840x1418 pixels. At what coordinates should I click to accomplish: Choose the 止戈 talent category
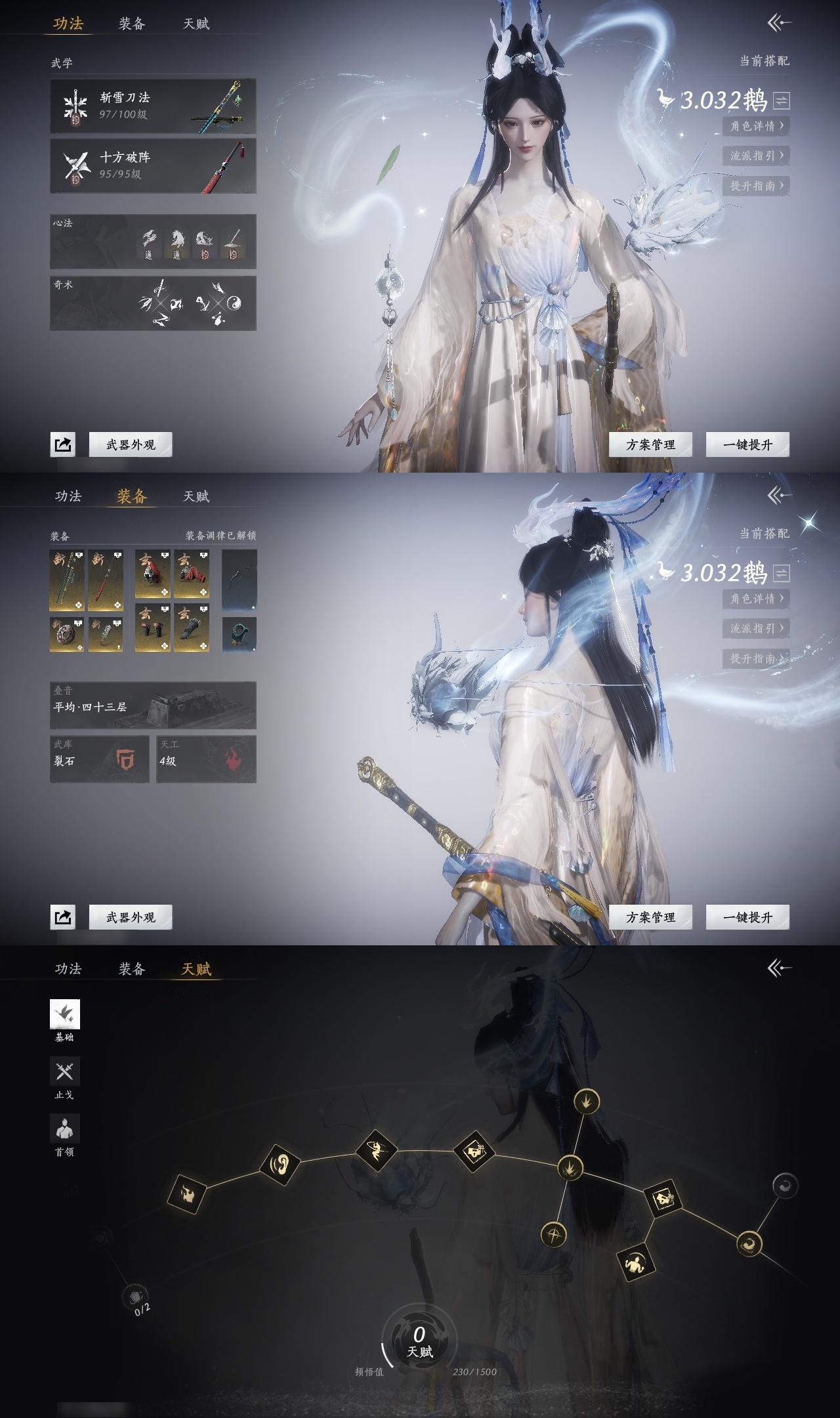(x=64, y=1073)
